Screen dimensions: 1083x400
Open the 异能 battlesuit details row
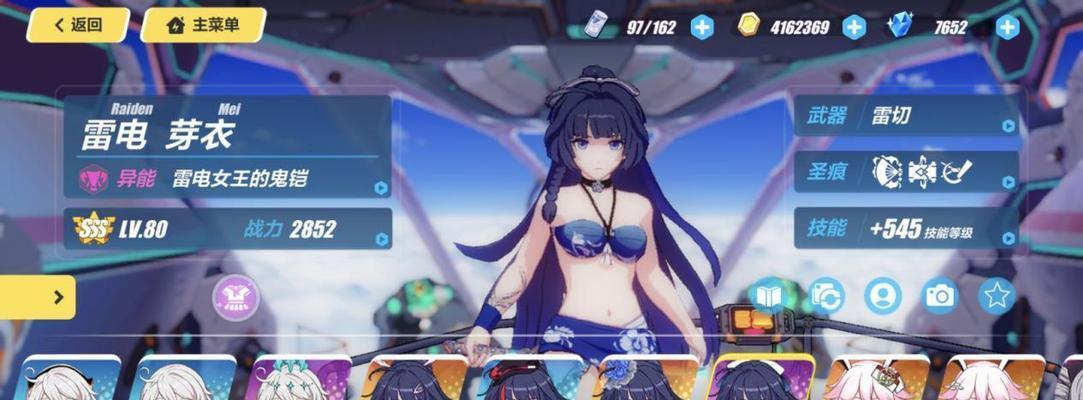click(x=228, y=180)
